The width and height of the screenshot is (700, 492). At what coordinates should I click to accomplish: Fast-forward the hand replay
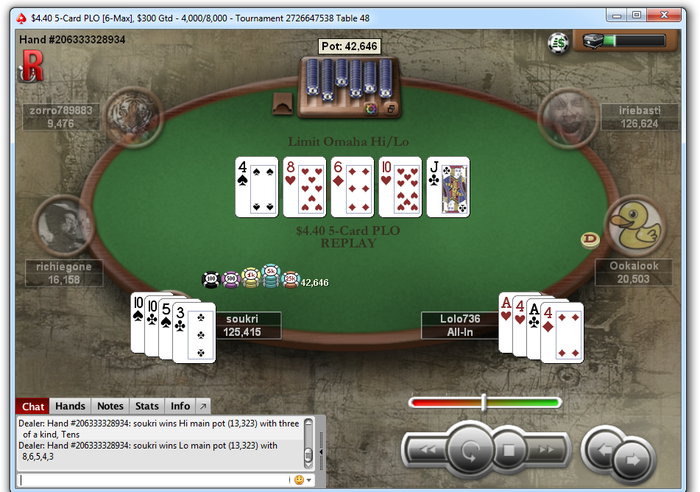tap(547, 451)
